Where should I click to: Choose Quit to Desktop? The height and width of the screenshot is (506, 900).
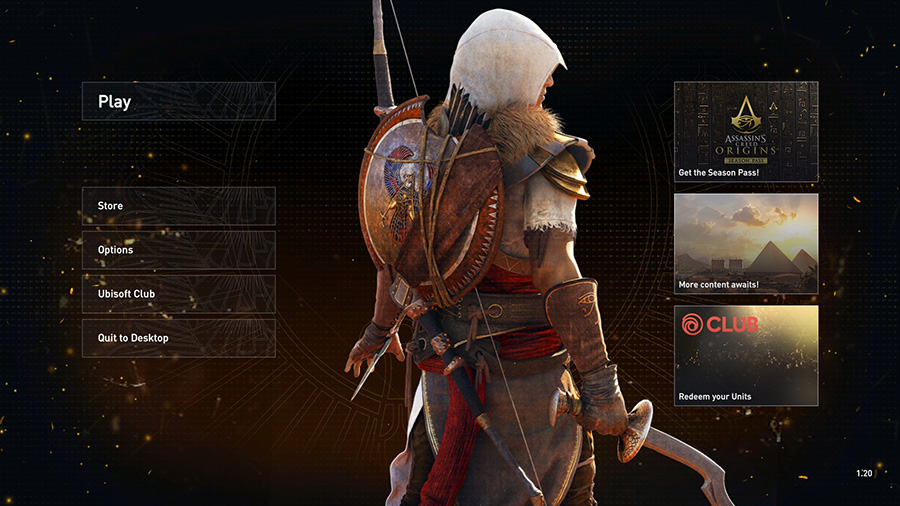[178, 338]
